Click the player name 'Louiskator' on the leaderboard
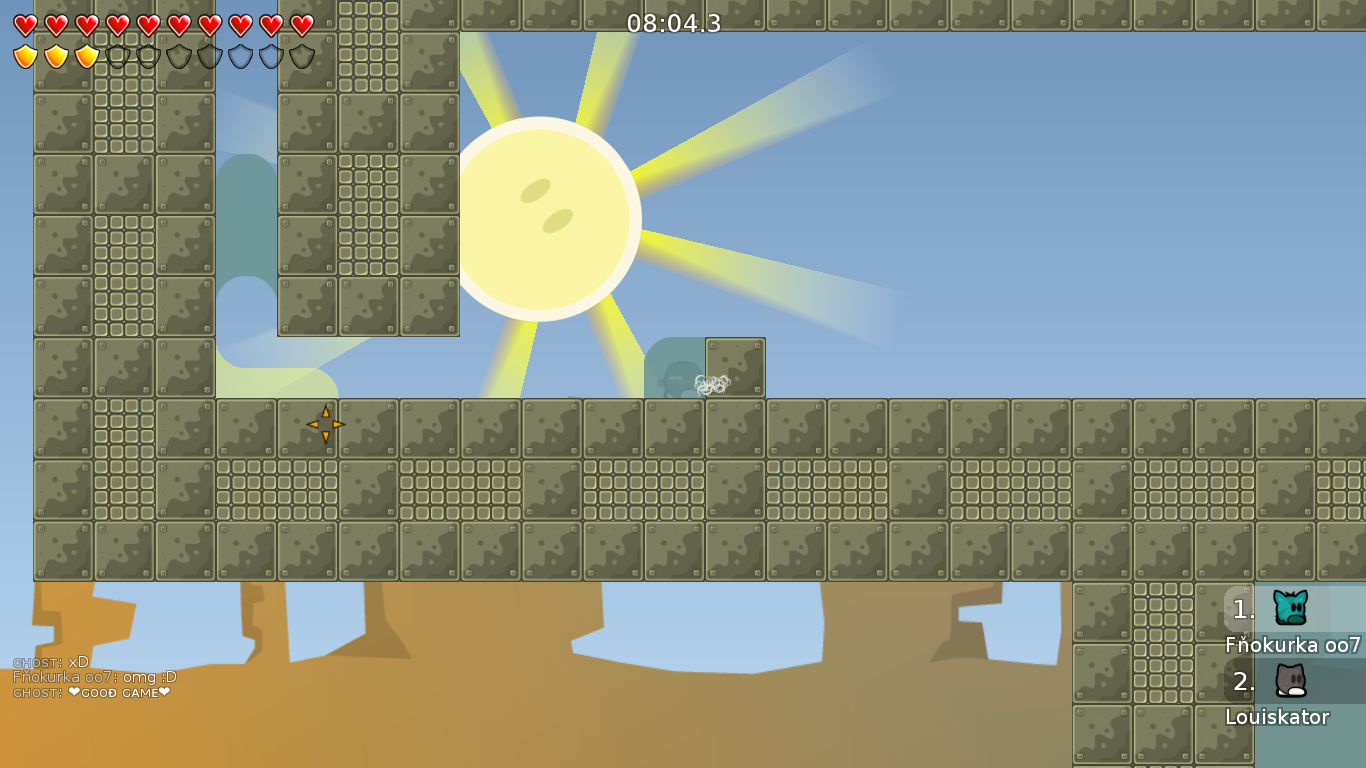The width and height of the screenshot is (1366, 768). click(1279, 717)
